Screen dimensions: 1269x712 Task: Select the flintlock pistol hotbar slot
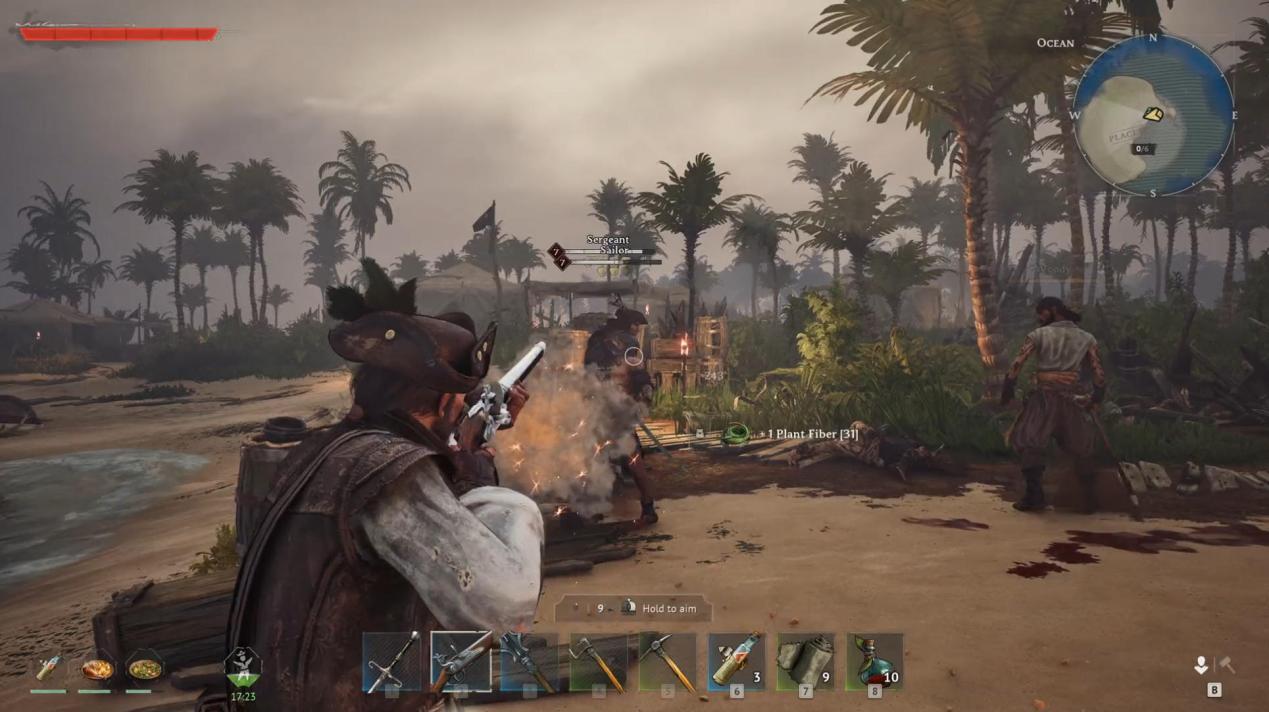[x=461, y=661]
